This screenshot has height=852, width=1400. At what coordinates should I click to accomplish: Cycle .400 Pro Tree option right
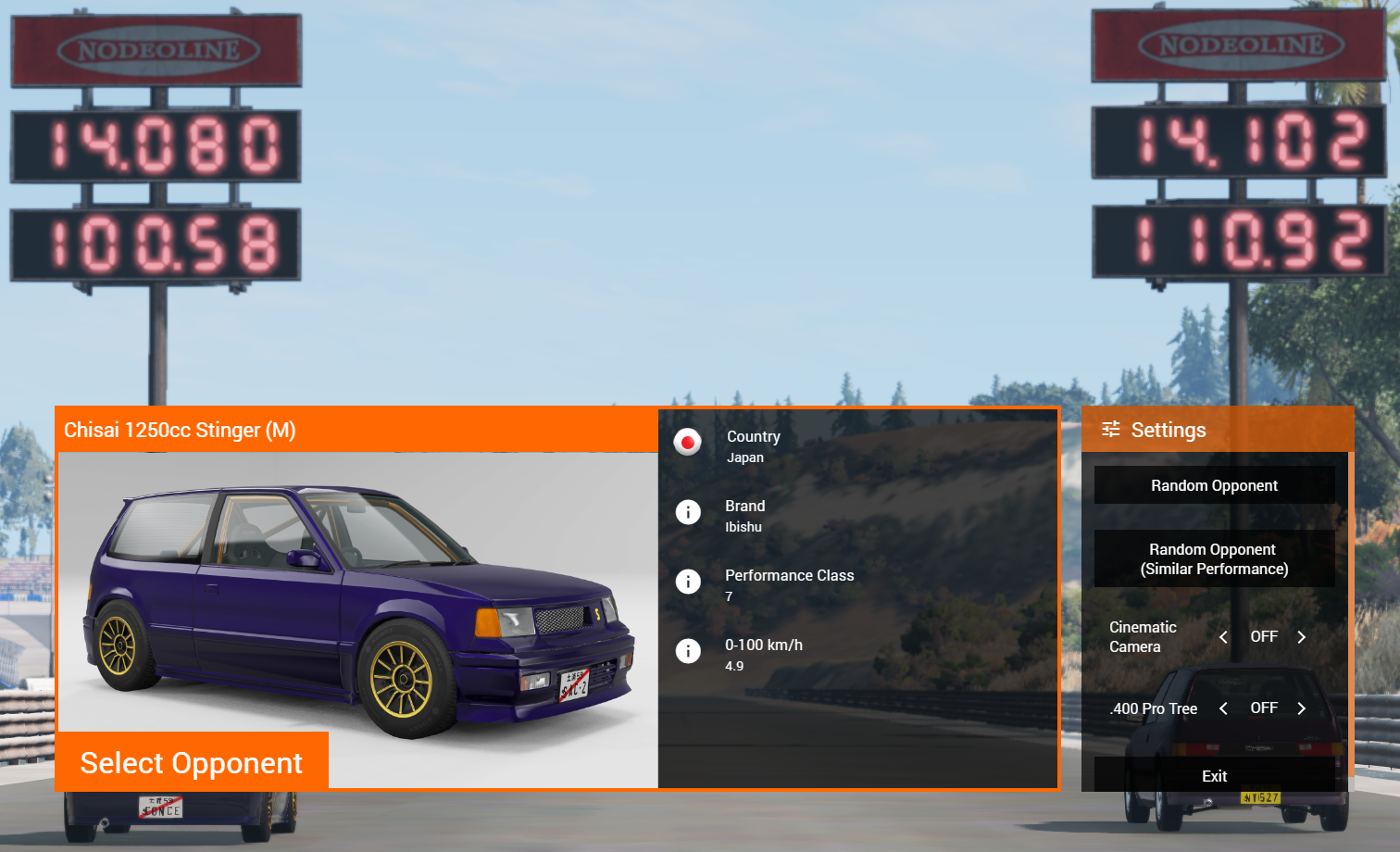(1301, 708)
